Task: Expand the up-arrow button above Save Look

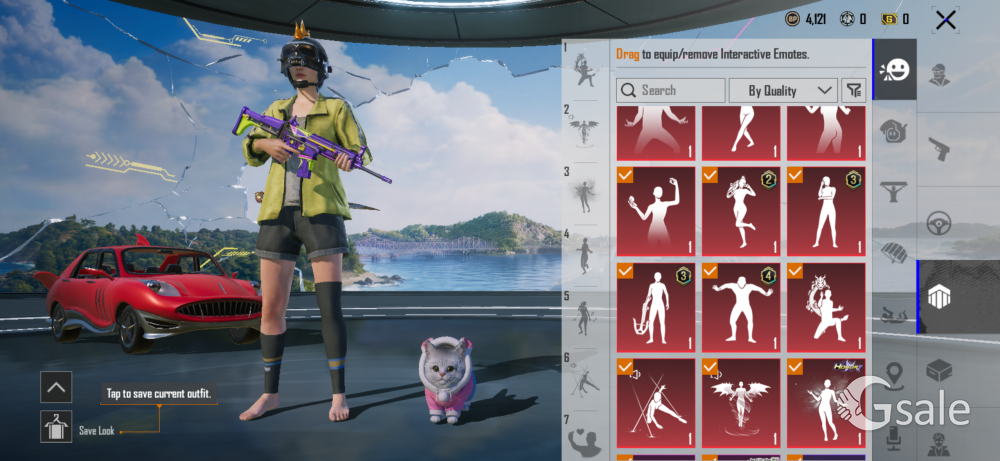Action: tap(56, 386)
